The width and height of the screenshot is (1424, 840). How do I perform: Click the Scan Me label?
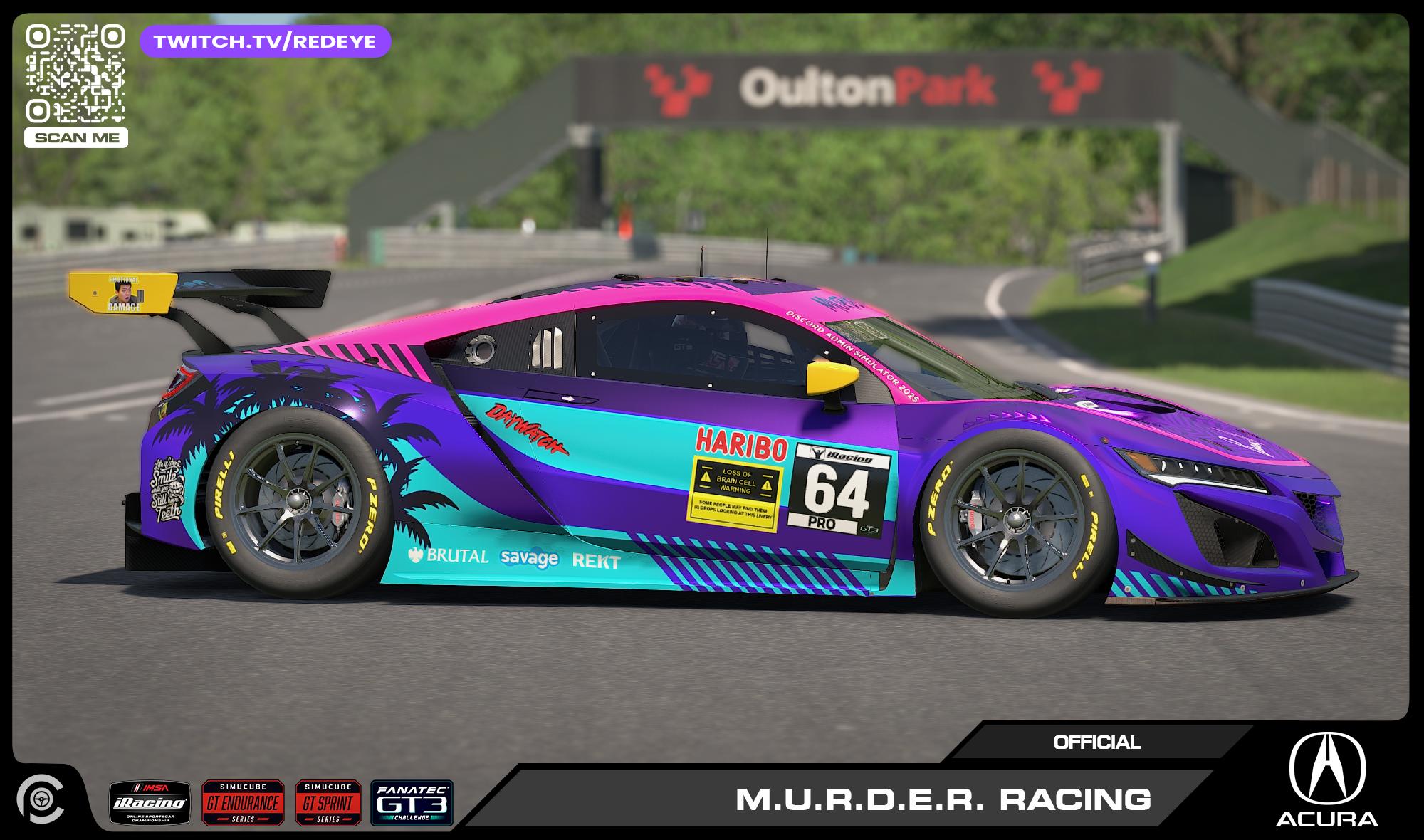pos(76,137)
